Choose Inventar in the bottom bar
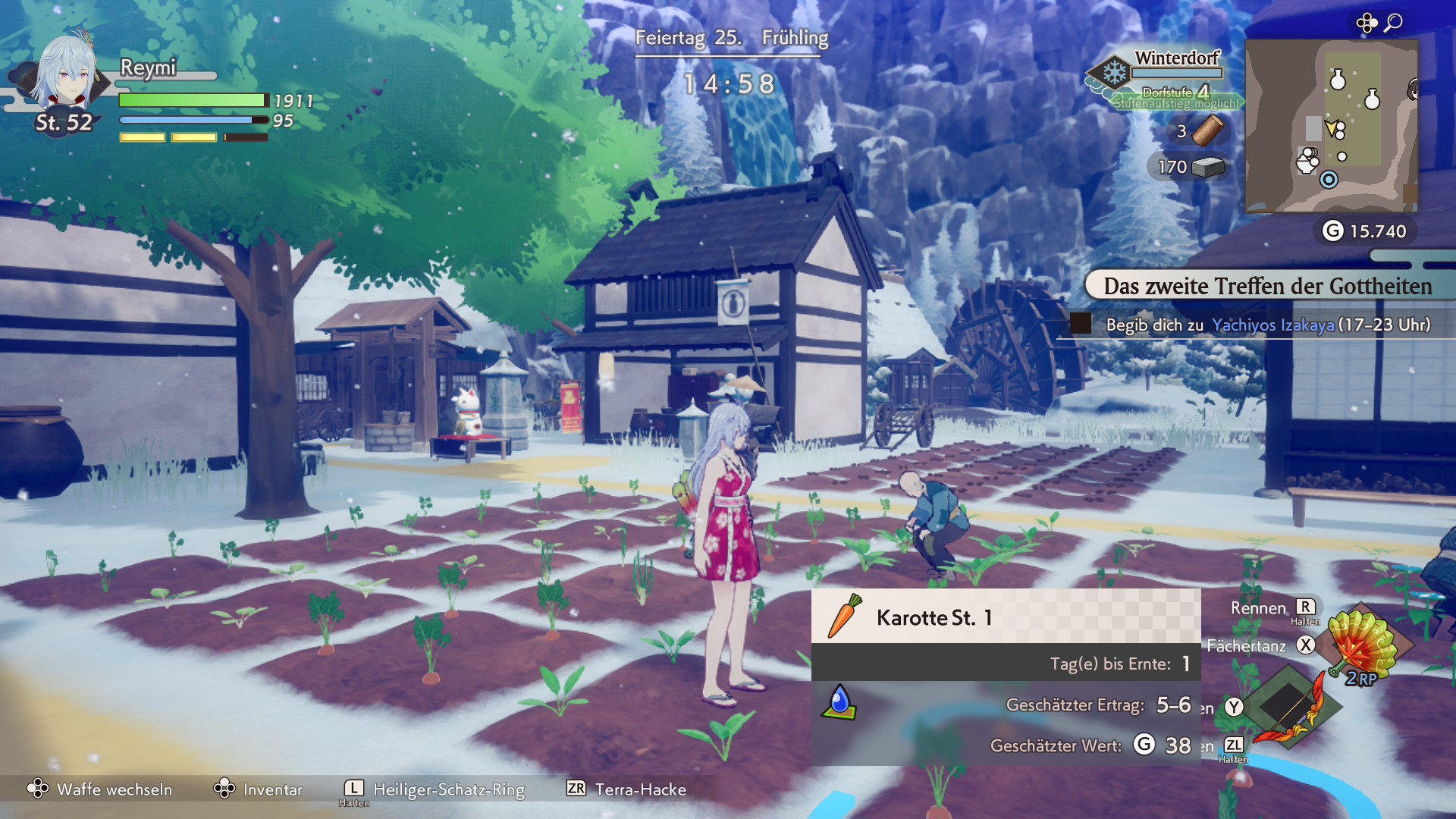1456x819 pixels. (258, 789)
